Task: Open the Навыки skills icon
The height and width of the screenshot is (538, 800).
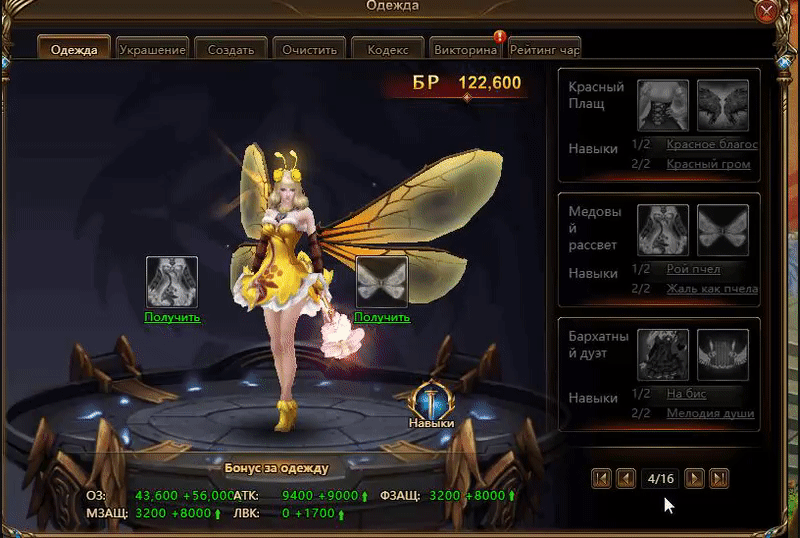Action: point(431,400)
